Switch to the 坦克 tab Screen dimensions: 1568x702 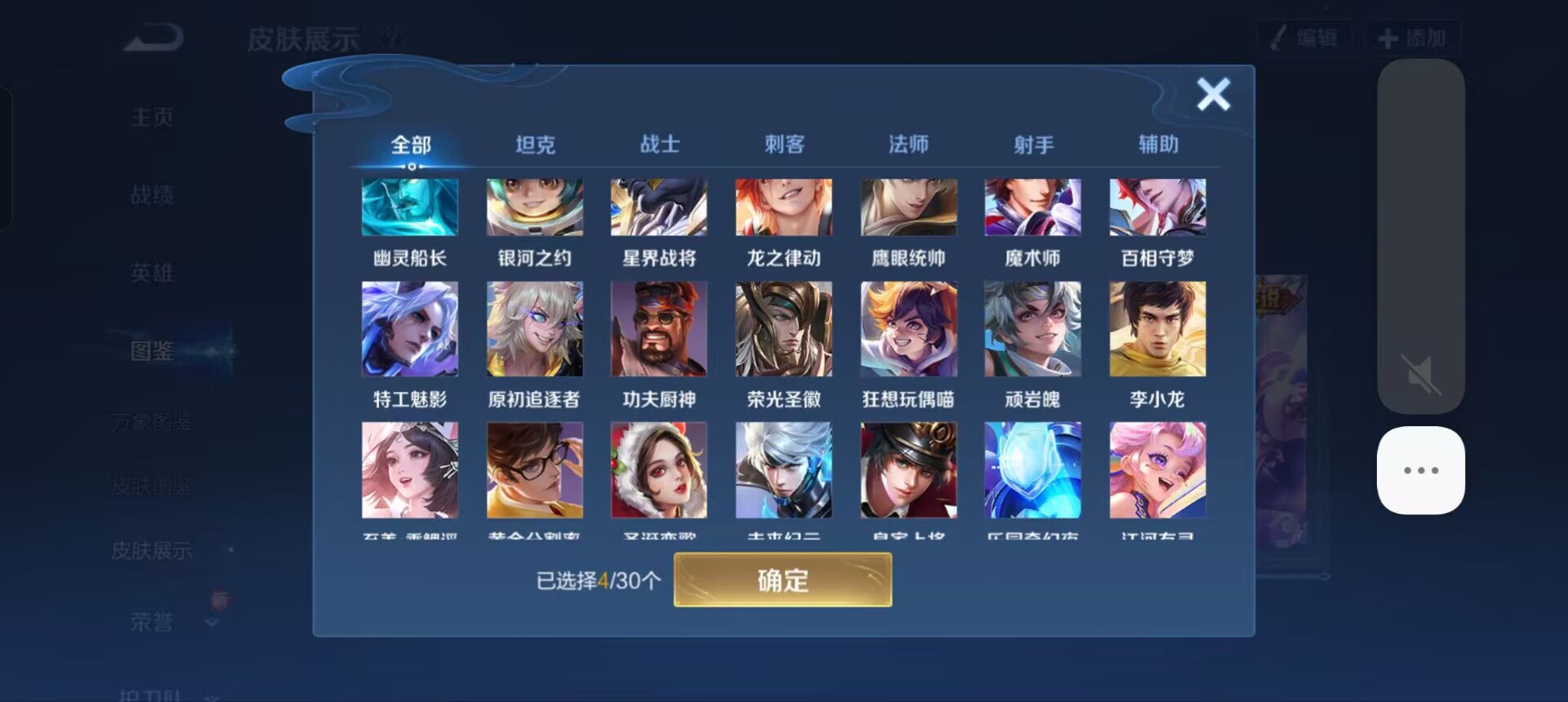[x=535, y=144]
